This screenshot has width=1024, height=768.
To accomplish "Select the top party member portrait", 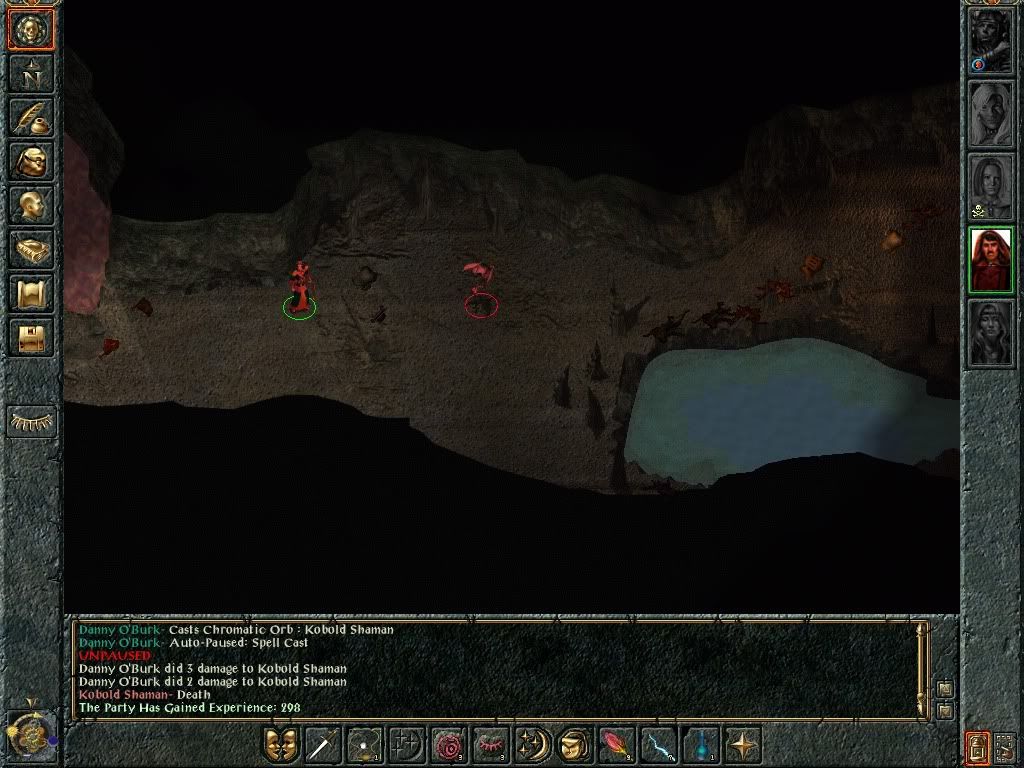I will 991,41.
